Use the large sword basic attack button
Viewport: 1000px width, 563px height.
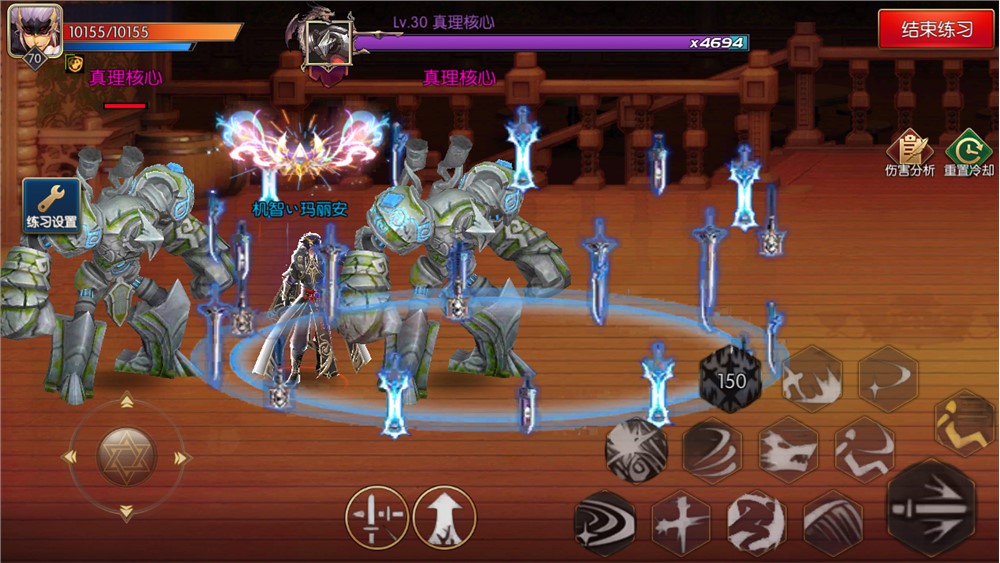[931, 508]
